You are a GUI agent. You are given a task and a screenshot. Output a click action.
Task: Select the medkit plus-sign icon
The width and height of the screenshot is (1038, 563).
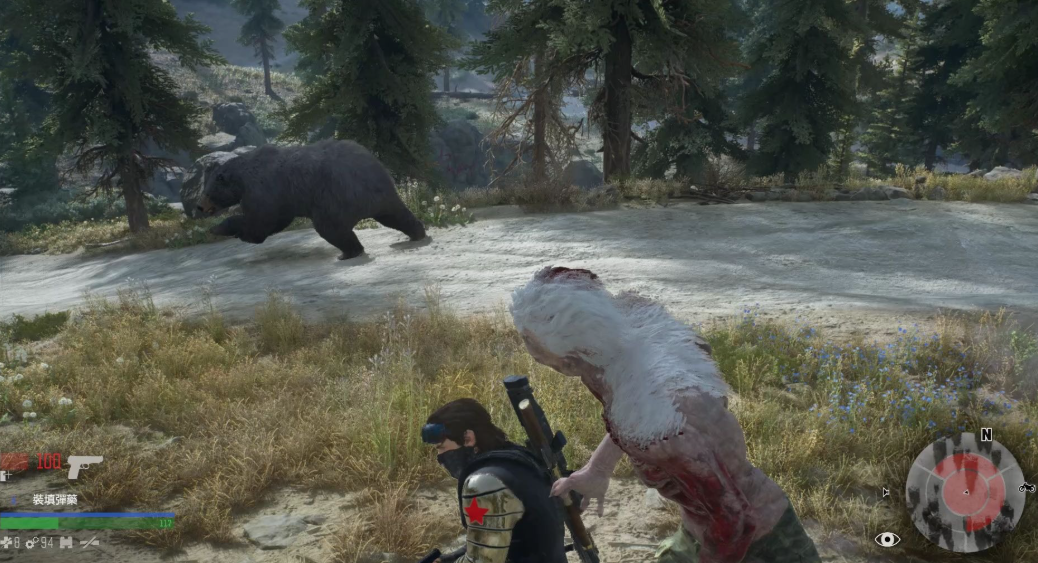[8, 542]
